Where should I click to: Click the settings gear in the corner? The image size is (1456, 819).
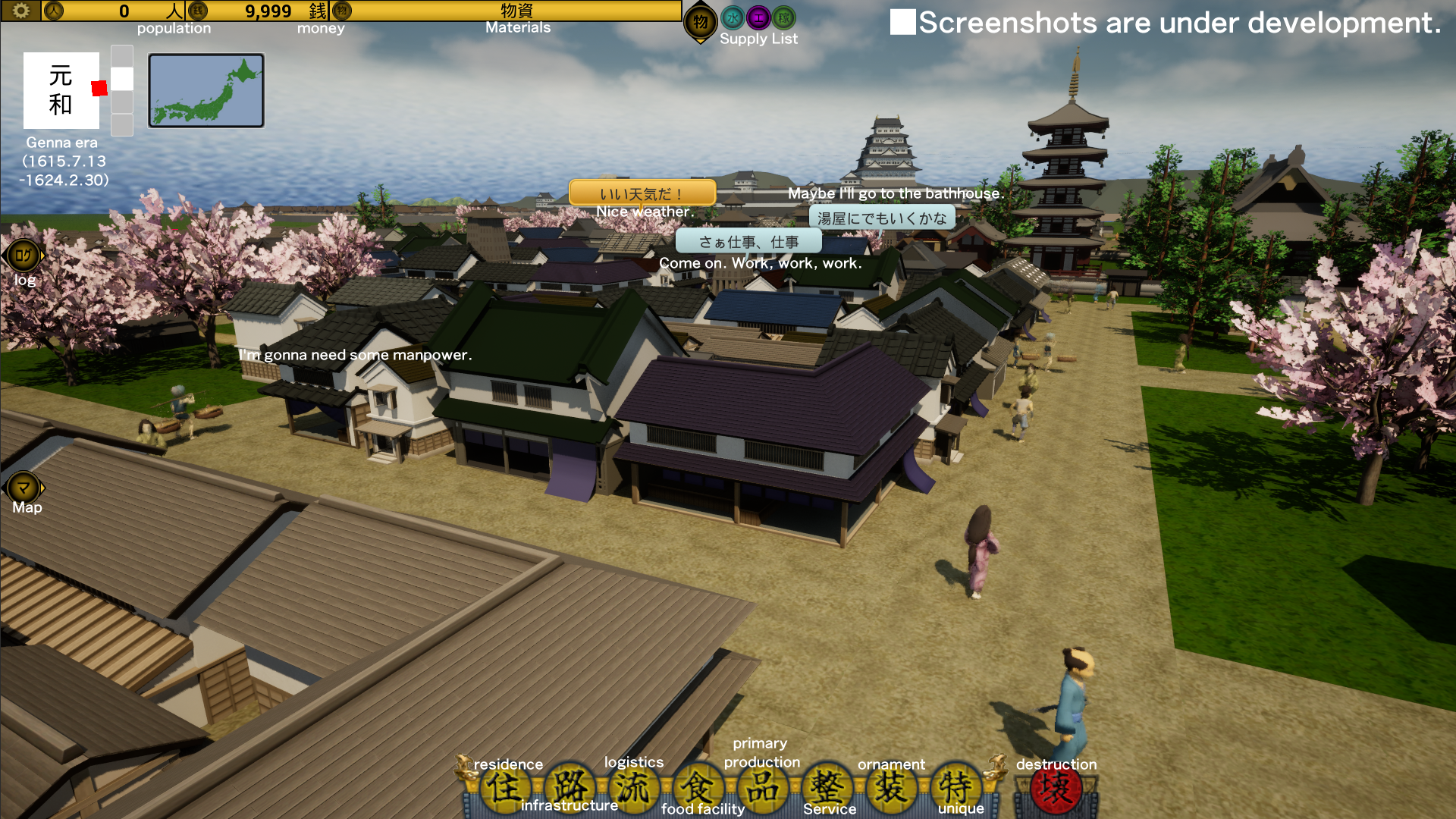[20, 11]
